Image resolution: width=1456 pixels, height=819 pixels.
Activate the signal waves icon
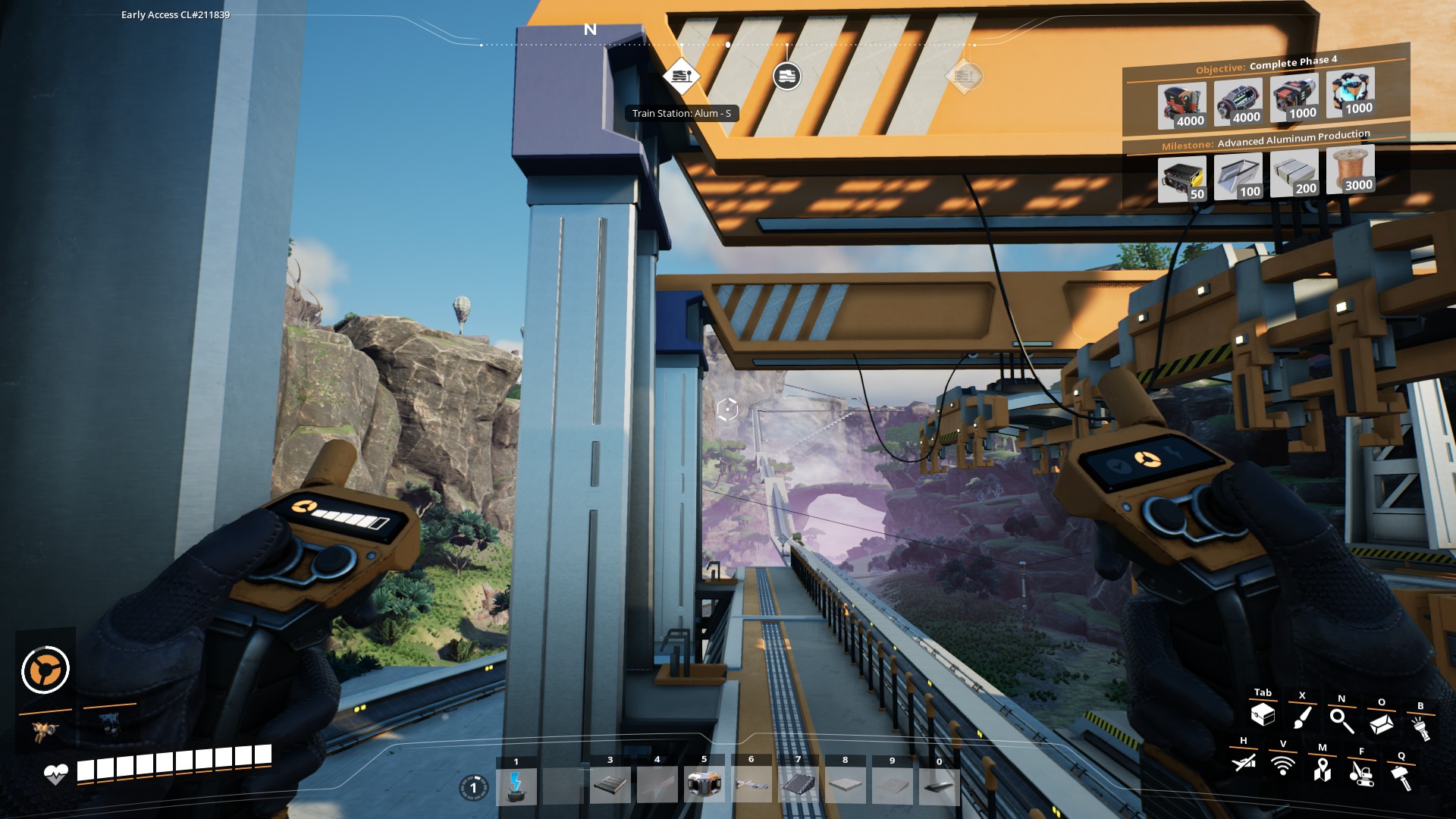1283,765
